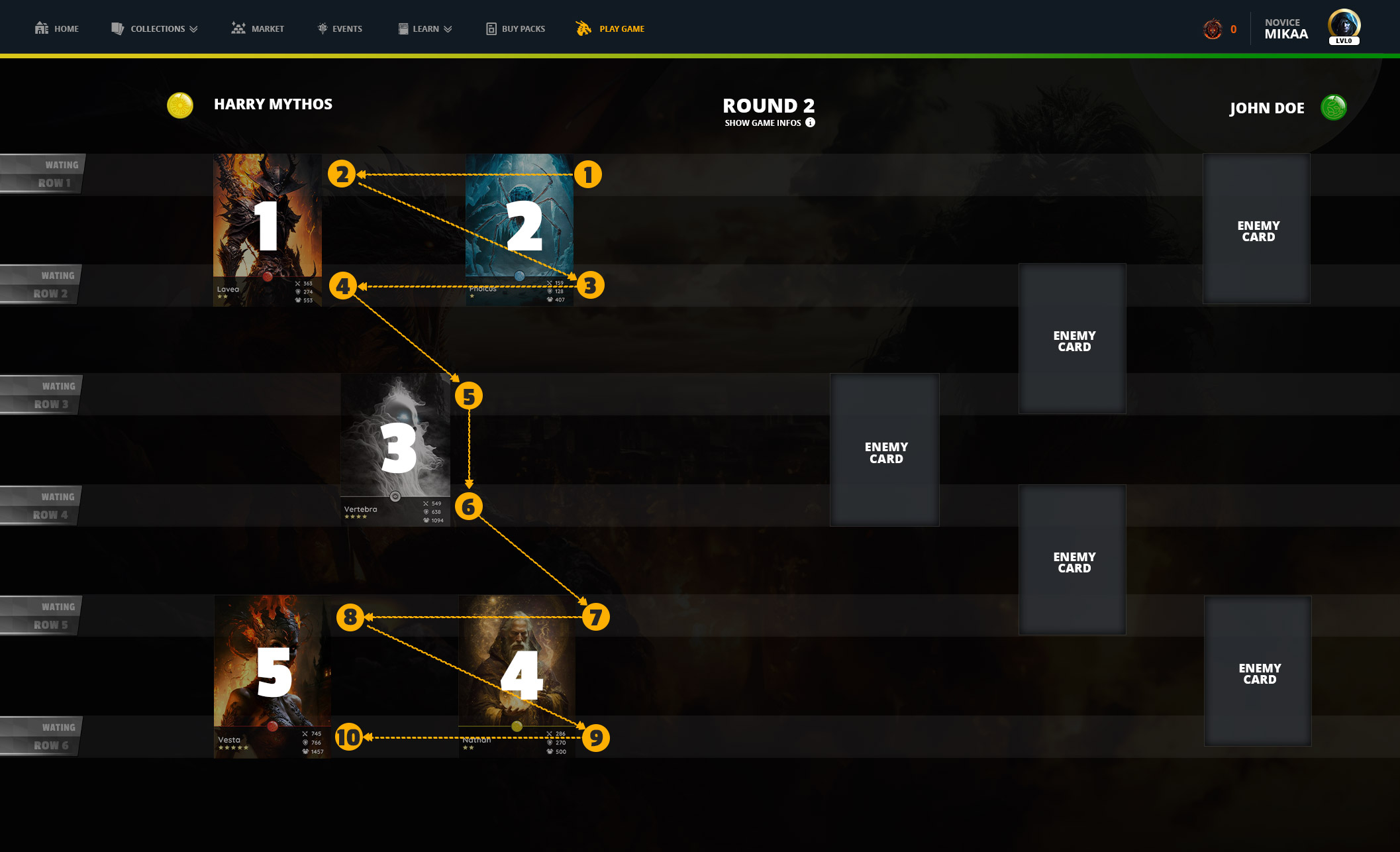Click Harry Mythos yellow player emblem
Image resolution: width=1400 pixels, height=852 pixels.
tap(180, 105)
